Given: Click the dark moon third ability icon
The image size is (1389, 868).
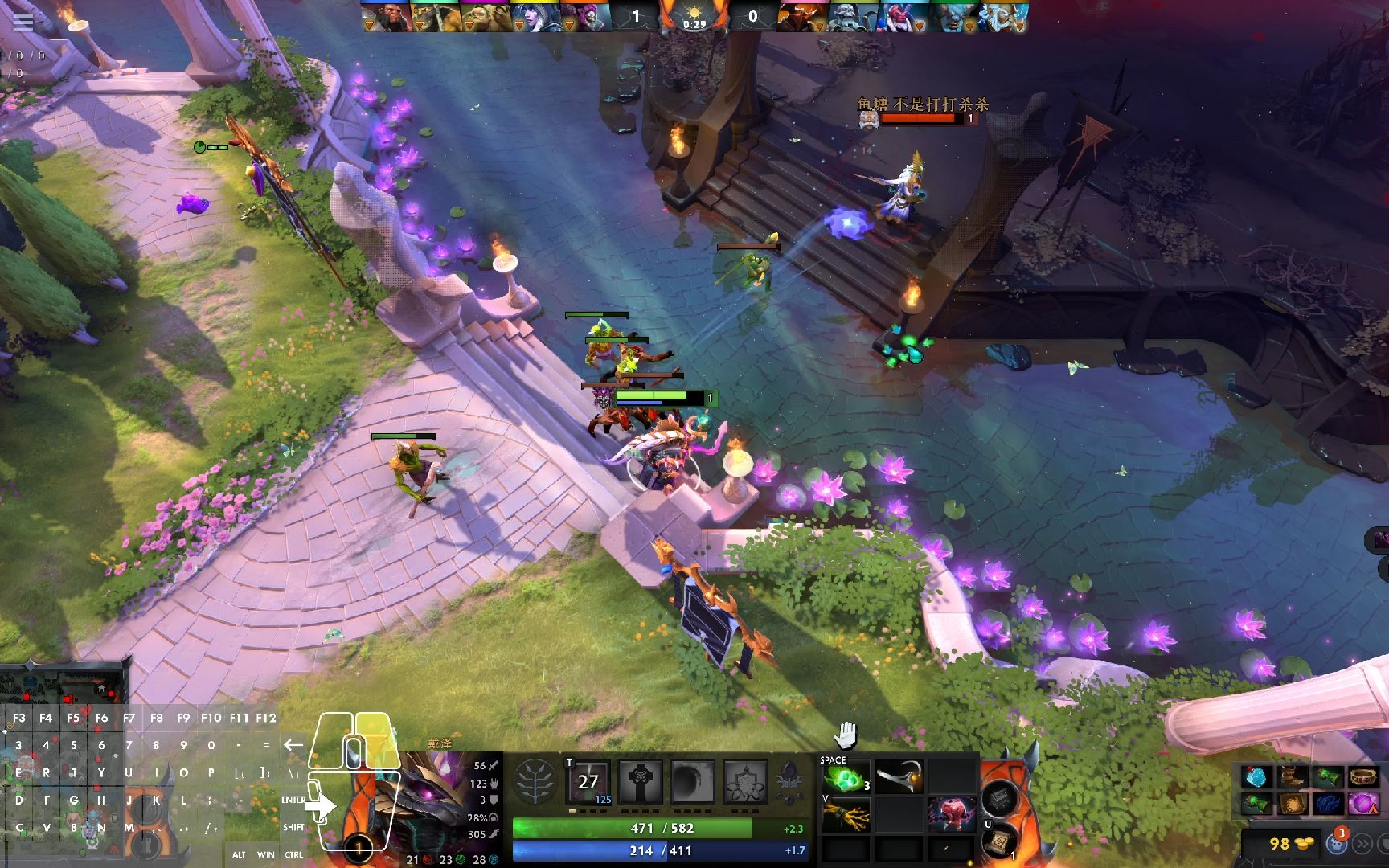Looking at the screenshot, I should click(693, 780).
